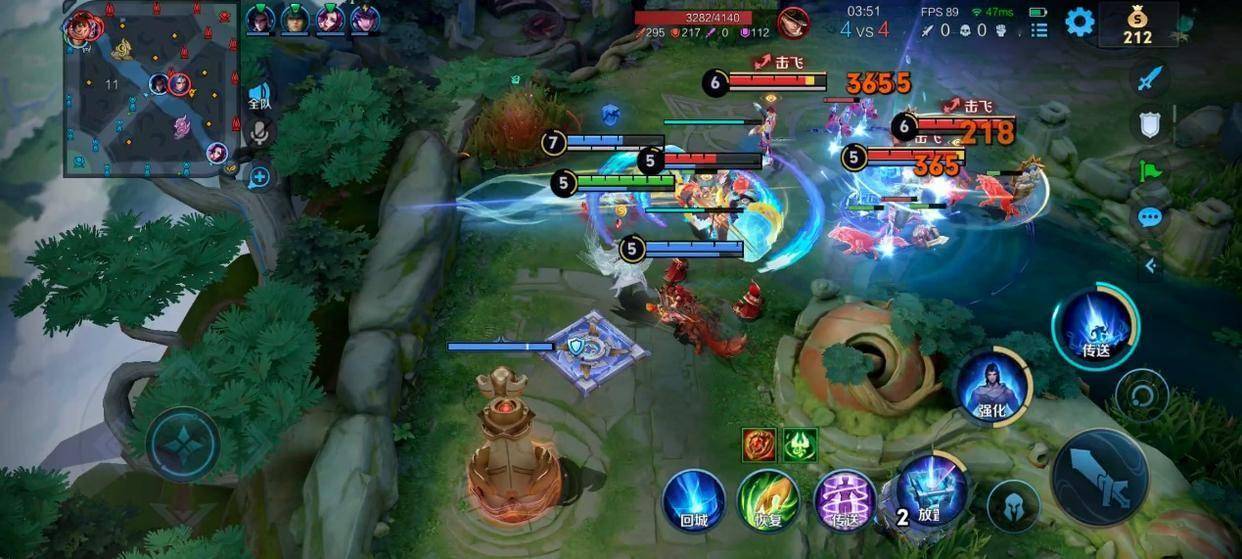Tap the large sword basic attack button

(x=1100, y=478)
